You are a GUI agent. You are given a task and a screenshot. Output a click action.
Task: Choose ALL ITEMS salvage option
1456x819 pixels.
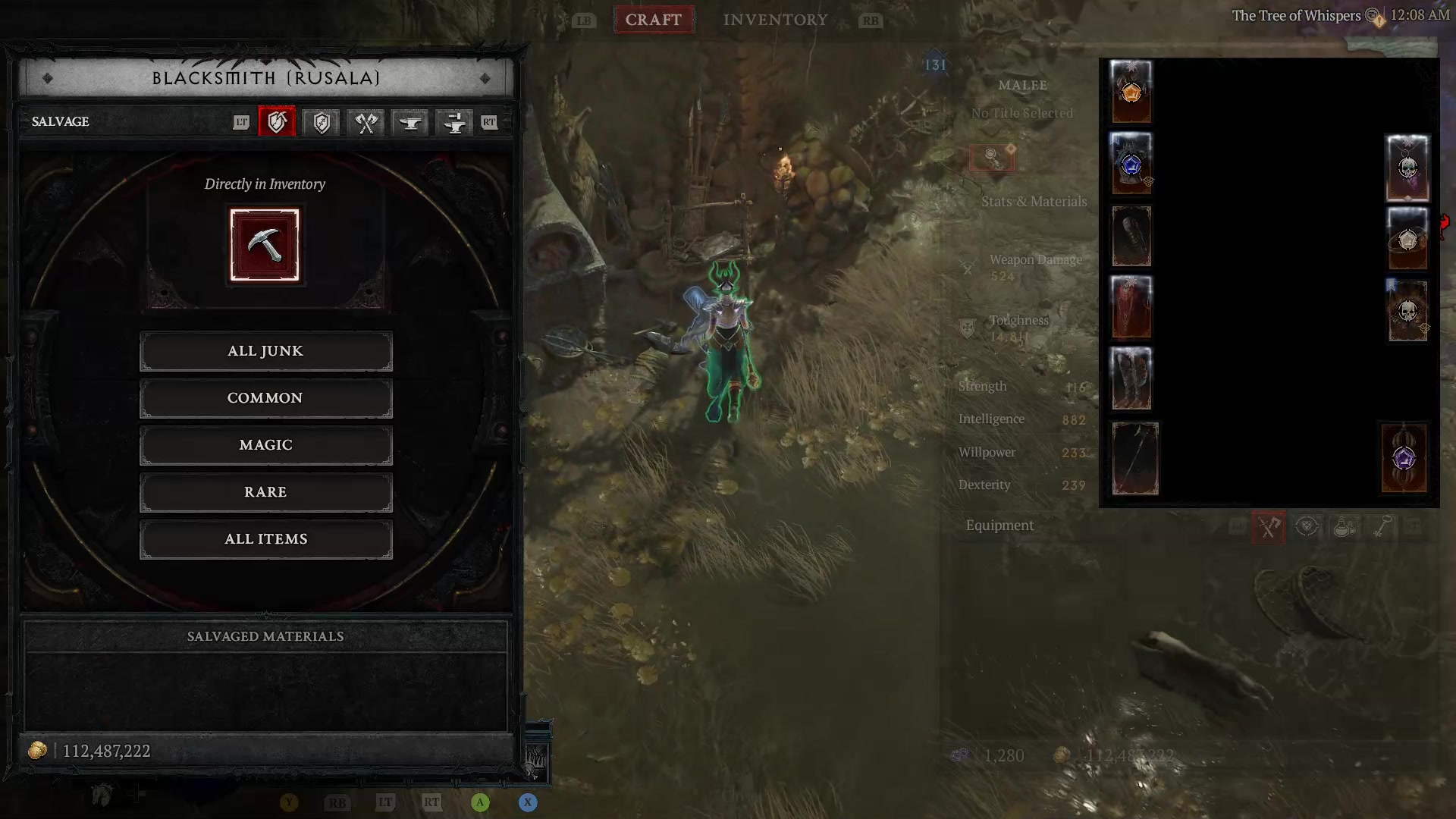pos(265,539)
